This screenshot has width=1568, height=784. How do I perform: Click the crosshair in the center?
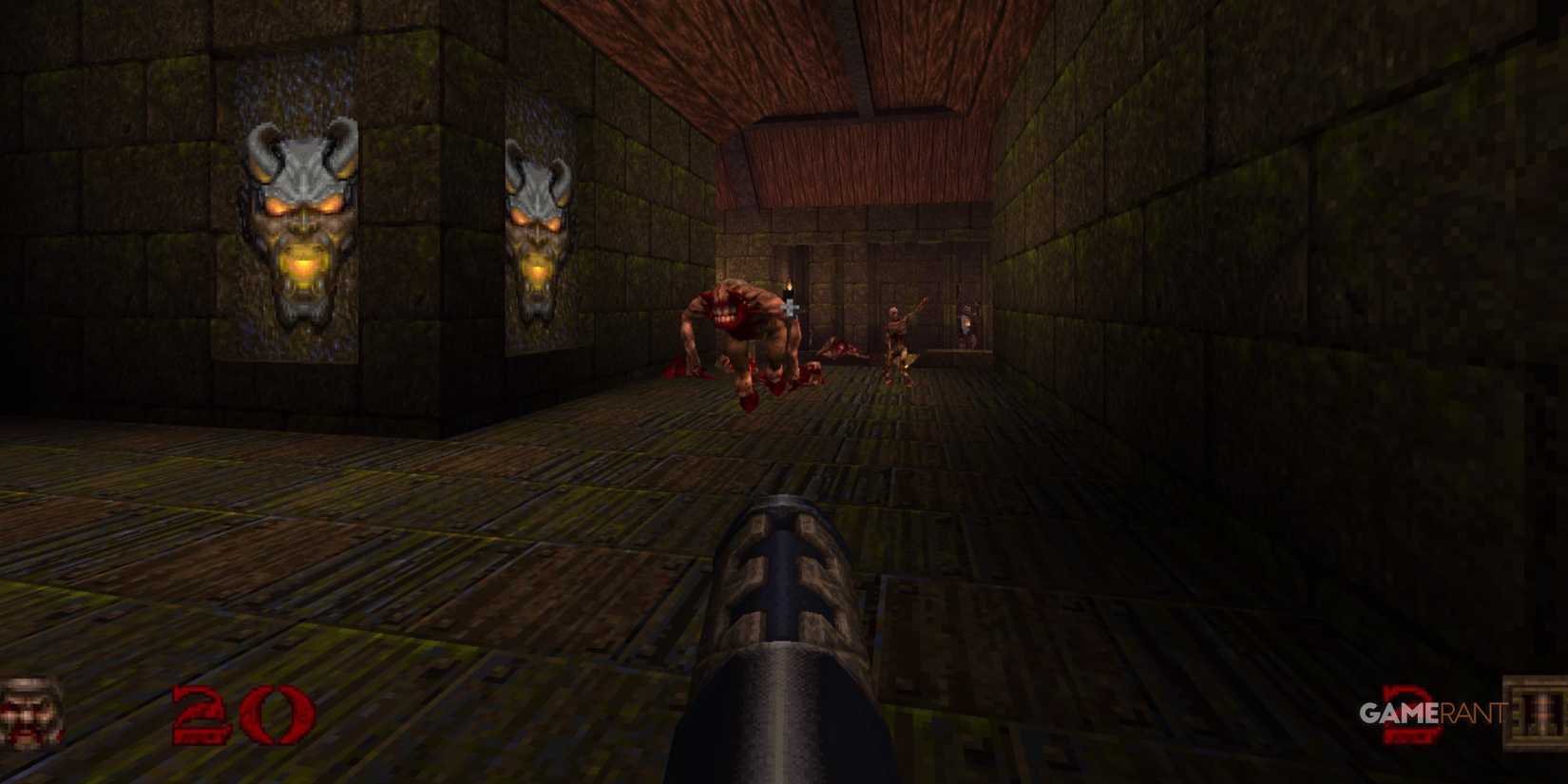tap(792, 309)
